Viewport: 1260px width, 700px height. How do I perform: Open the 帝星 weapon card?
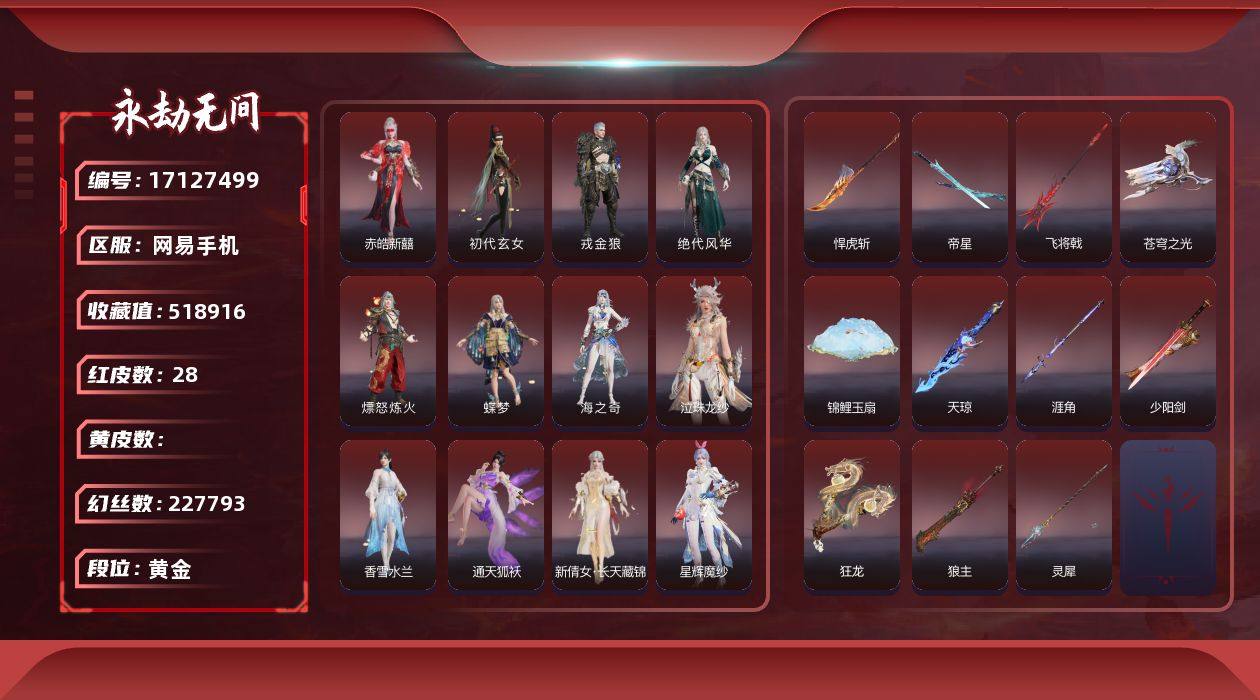point(960,187)
